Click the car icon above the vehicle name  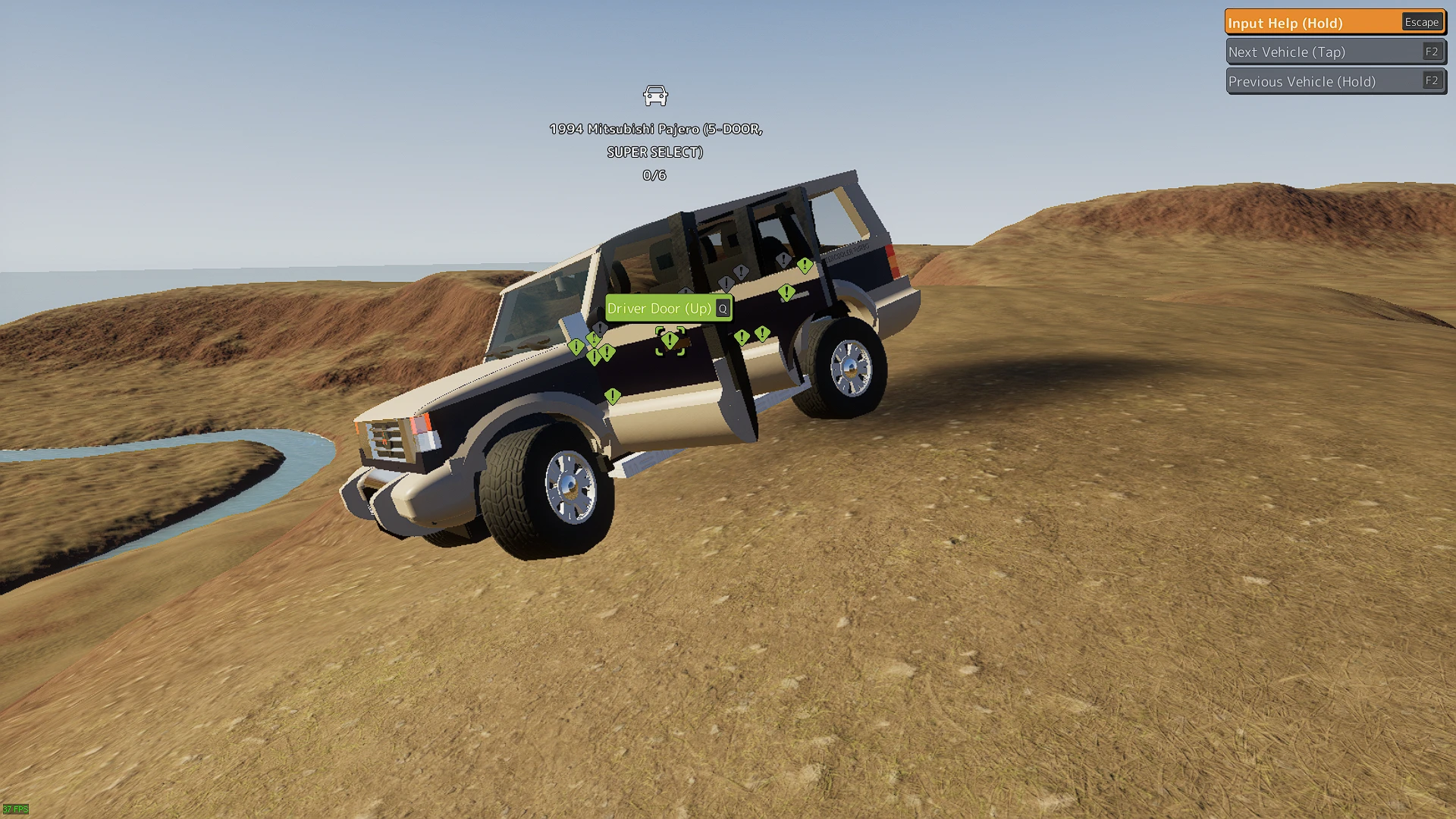(655, 95)
